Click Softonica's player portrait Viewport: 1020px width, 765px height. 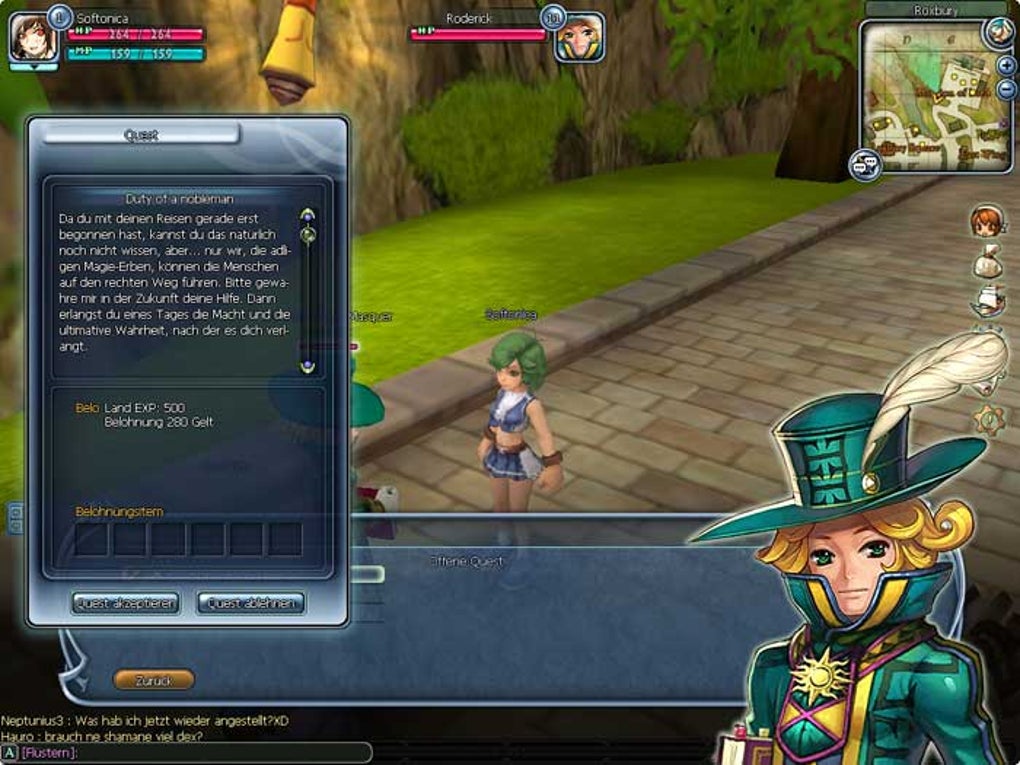point(33,38)
